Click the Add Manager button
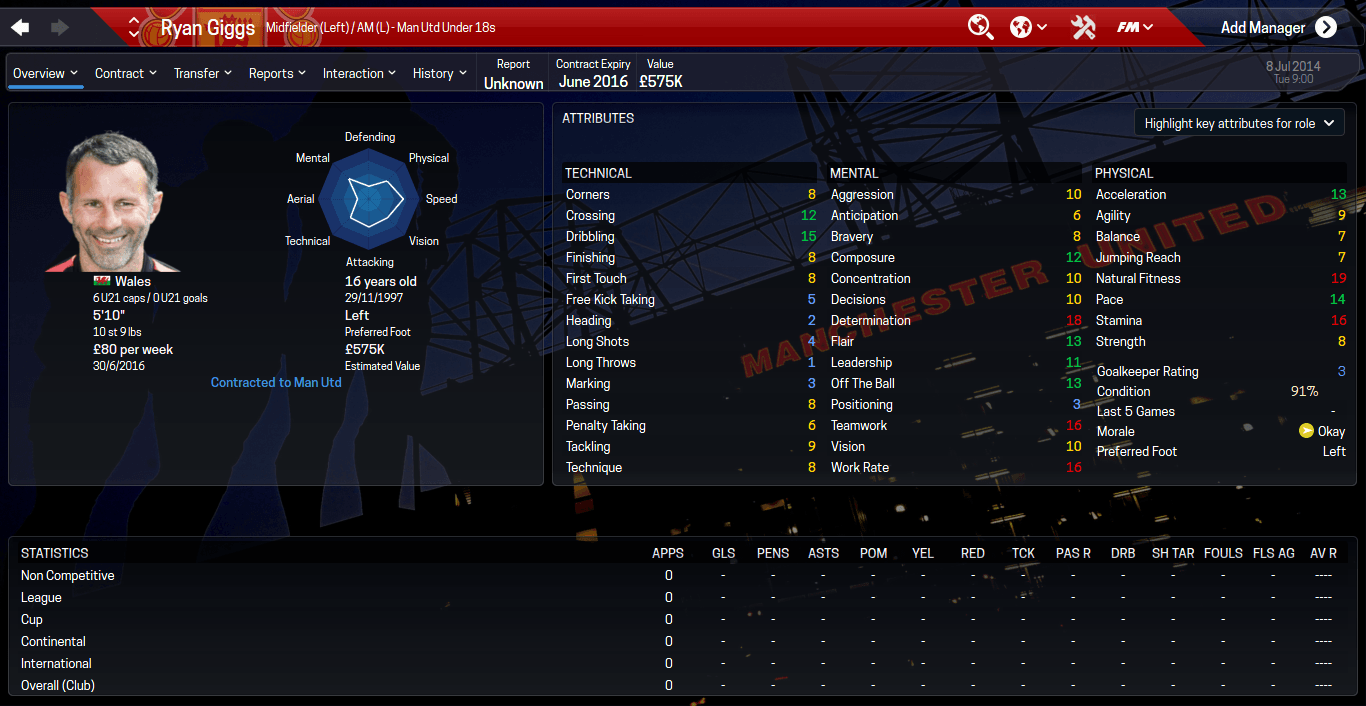 pos(1278,27)
